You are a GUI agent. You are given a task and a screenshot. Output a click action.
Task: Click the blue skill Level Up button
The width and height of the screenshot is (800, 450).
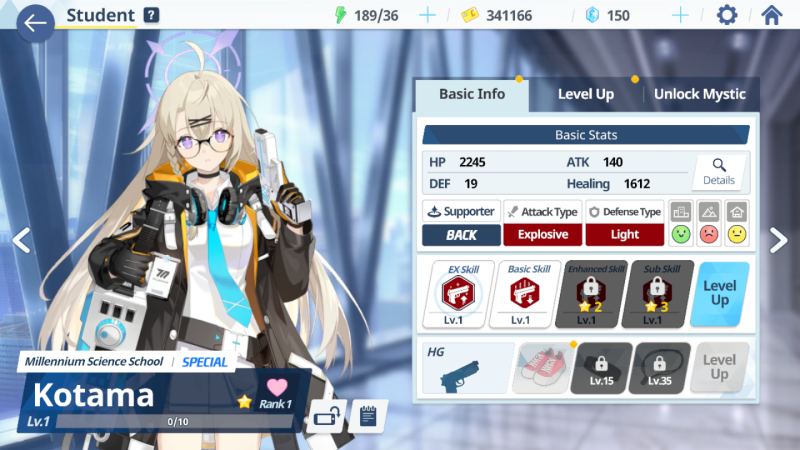tap(720, 293)
